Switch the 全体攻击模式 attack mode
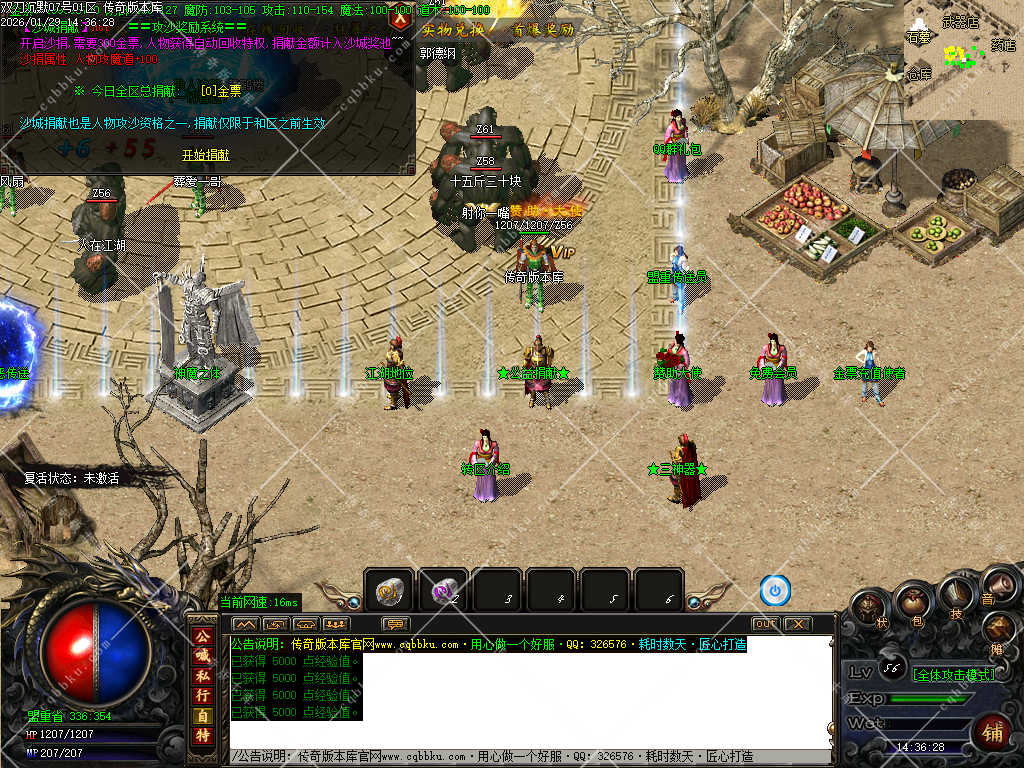The image size is (1024, 768). coord(952,674)
